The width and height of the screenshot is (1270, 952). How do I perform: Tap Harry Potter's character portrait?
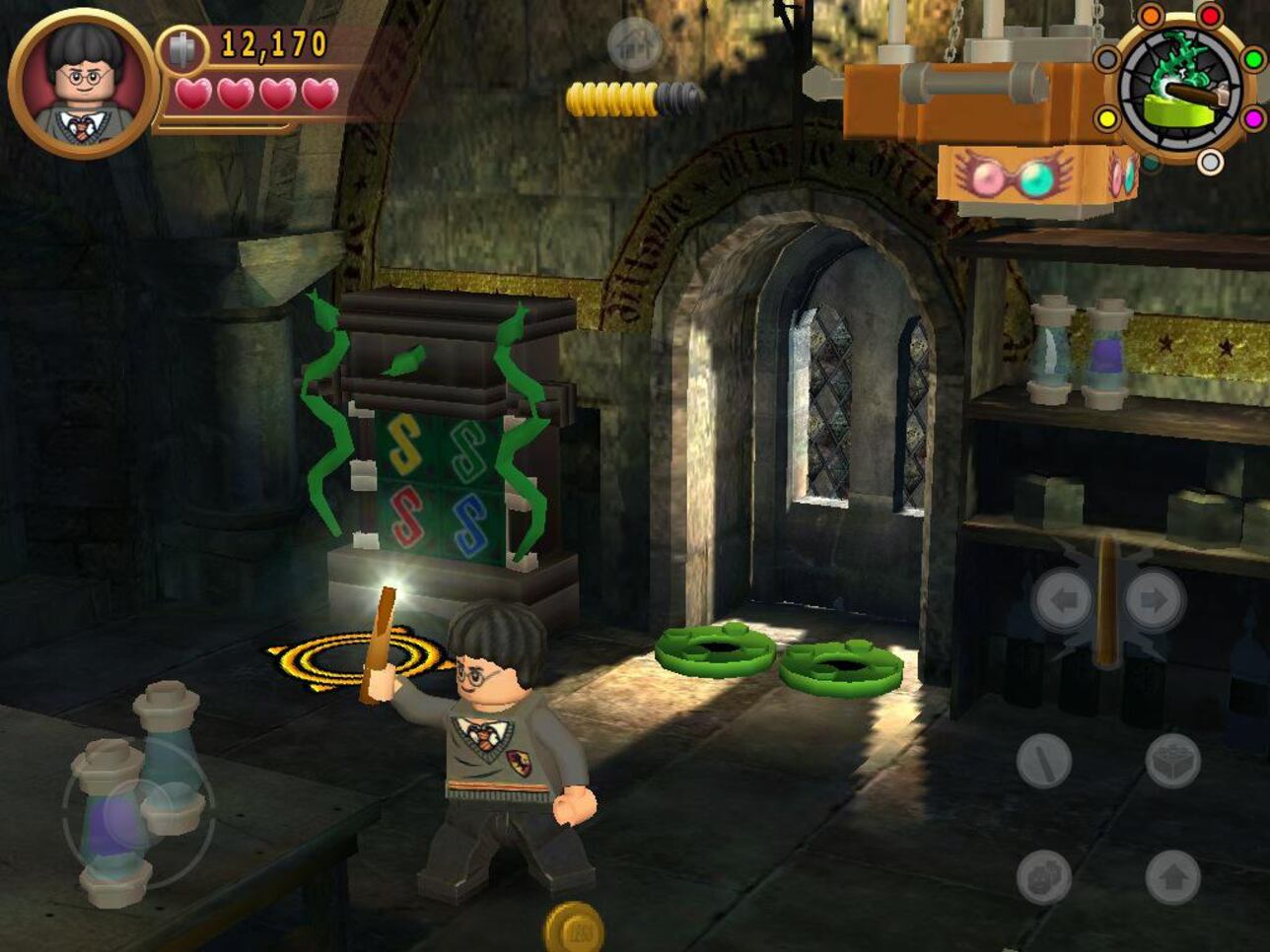79,84
